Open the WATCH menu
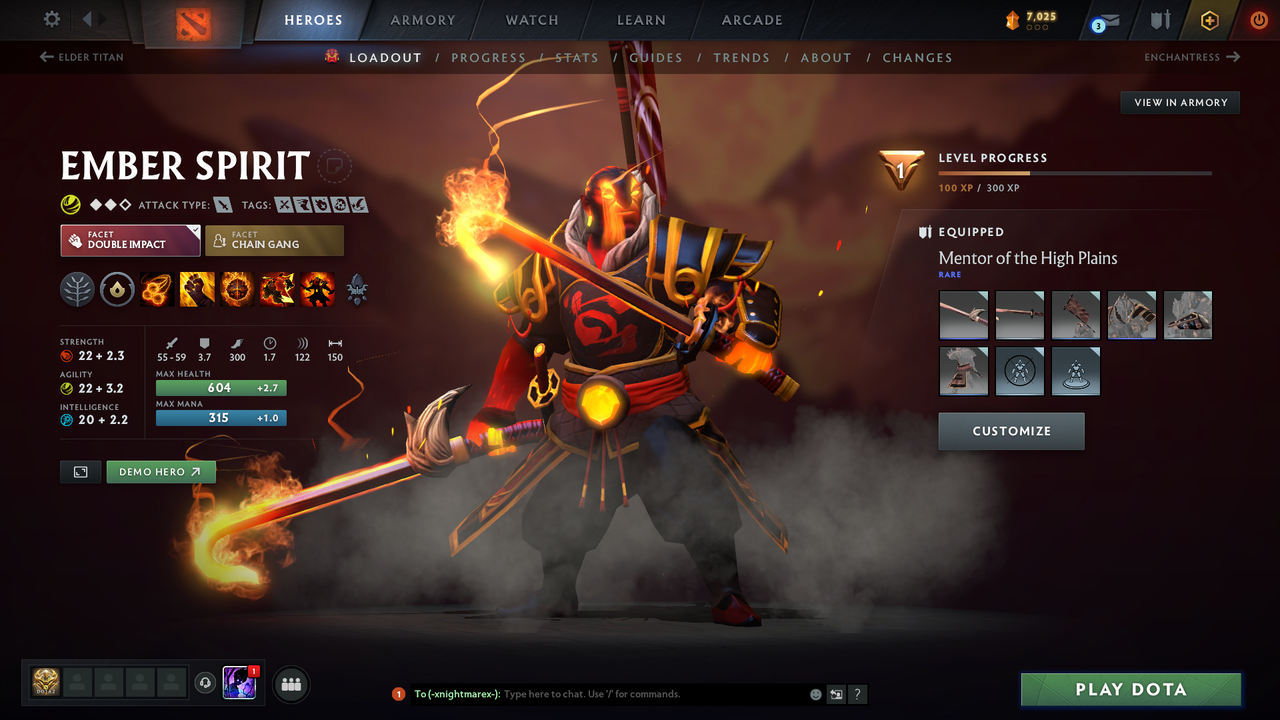Image resolution: width=1280 pixels, height=720 pixels. click(531, 19)
